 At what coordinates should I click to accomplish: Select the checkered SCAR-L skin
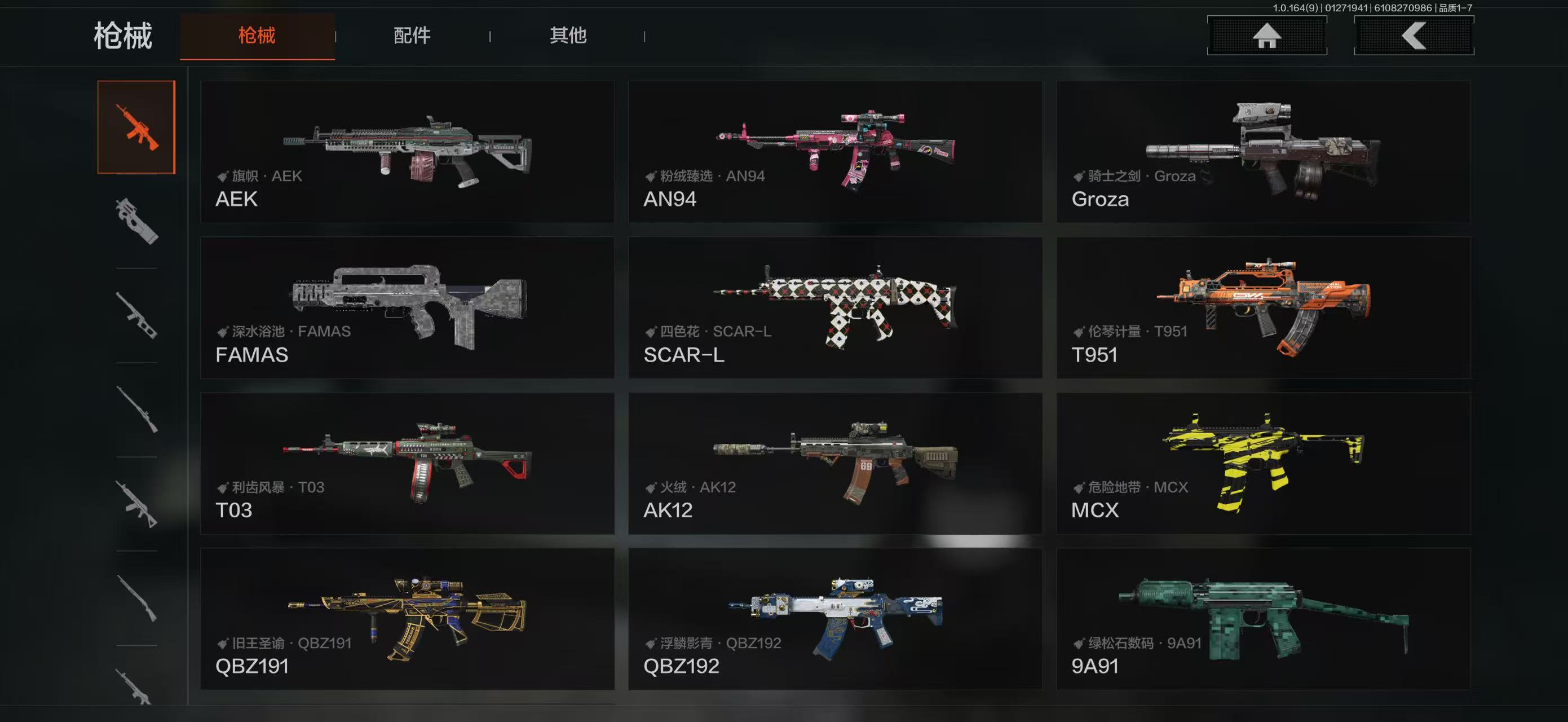coord(835,307)
